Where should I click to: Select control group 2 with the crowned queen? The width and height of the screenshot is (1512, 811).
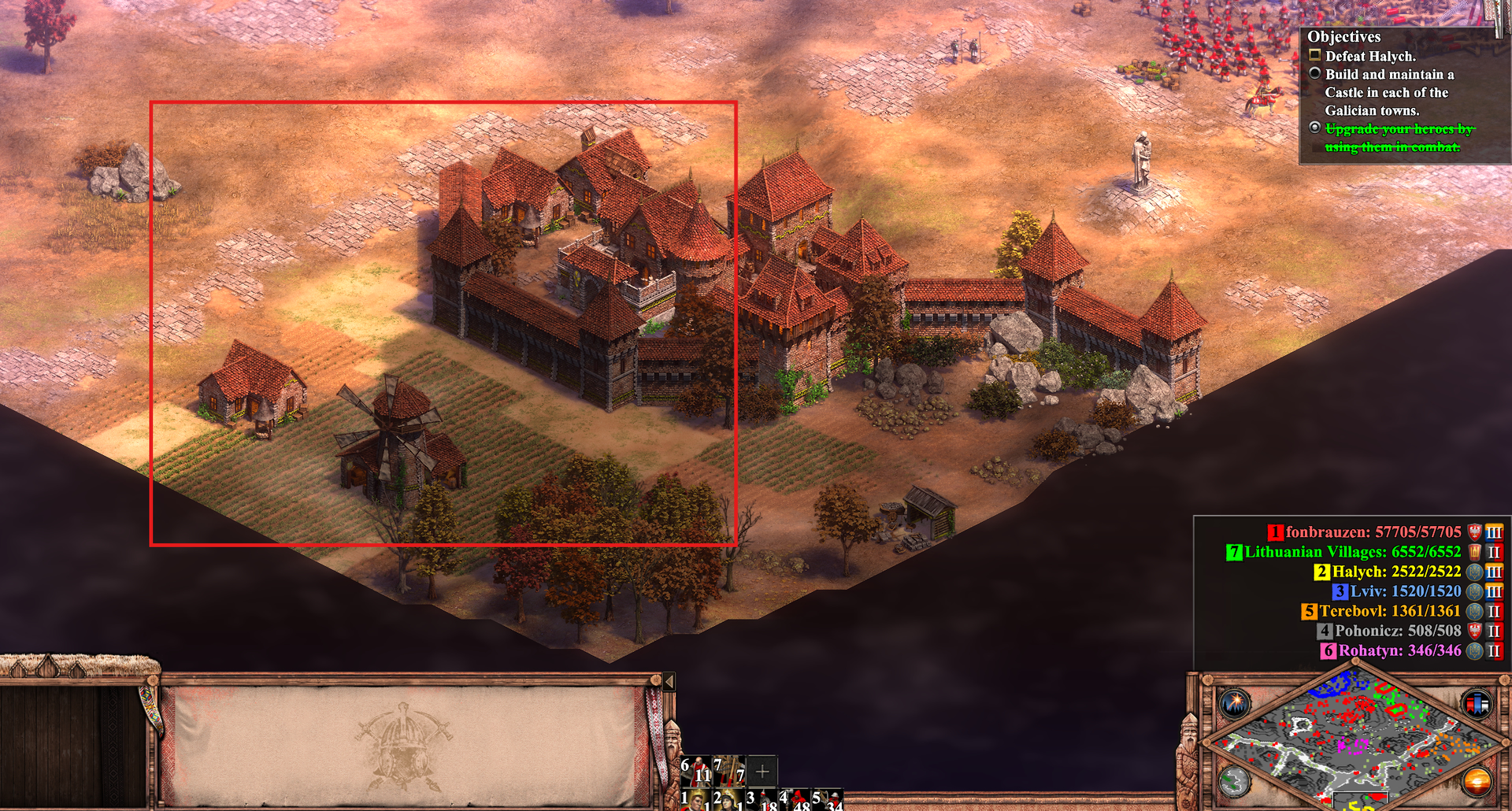click(x=728, y=802)
